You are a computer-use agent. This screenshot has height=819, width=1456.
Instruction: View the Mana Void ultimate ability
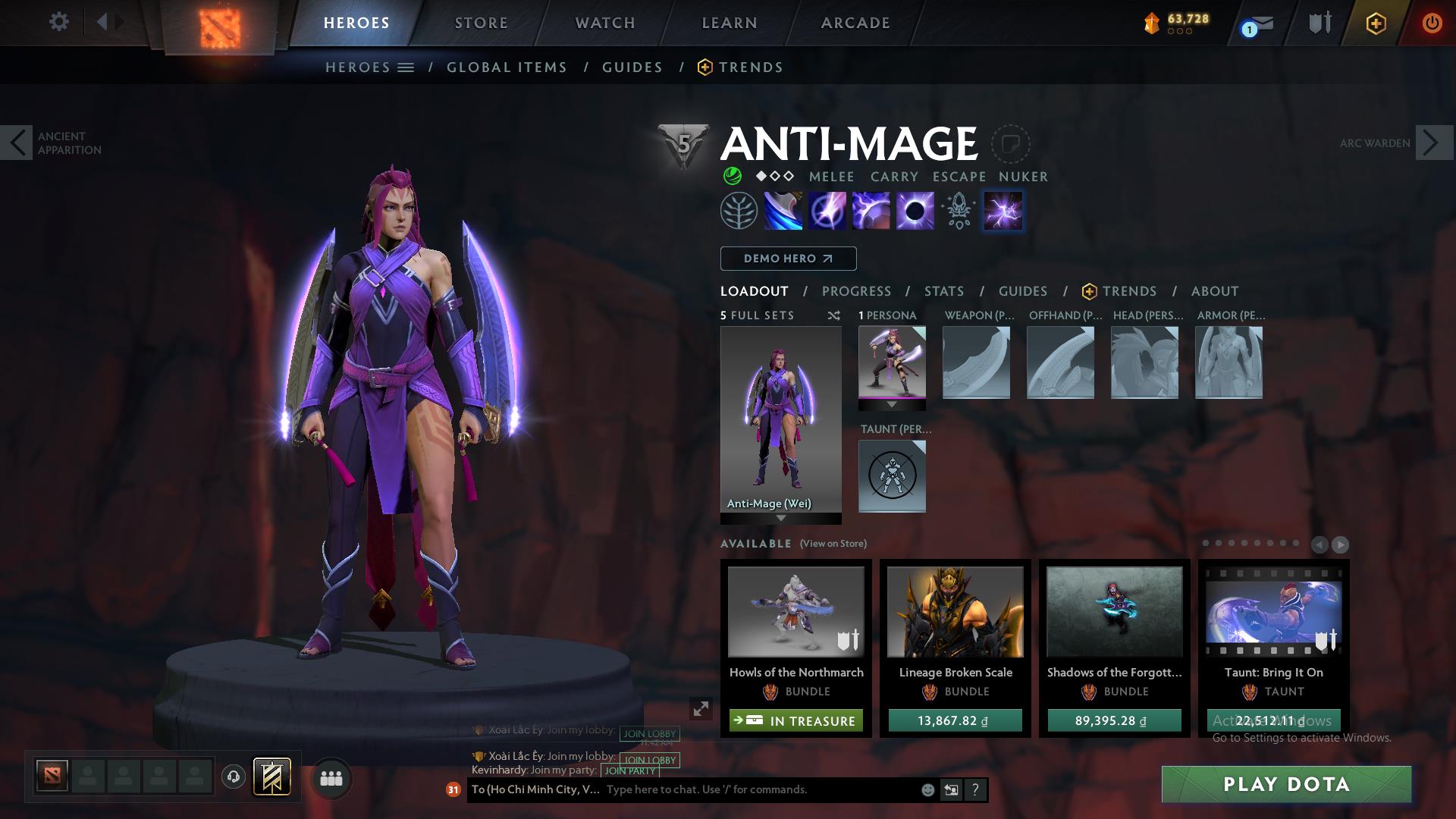(x=914, y=211)
